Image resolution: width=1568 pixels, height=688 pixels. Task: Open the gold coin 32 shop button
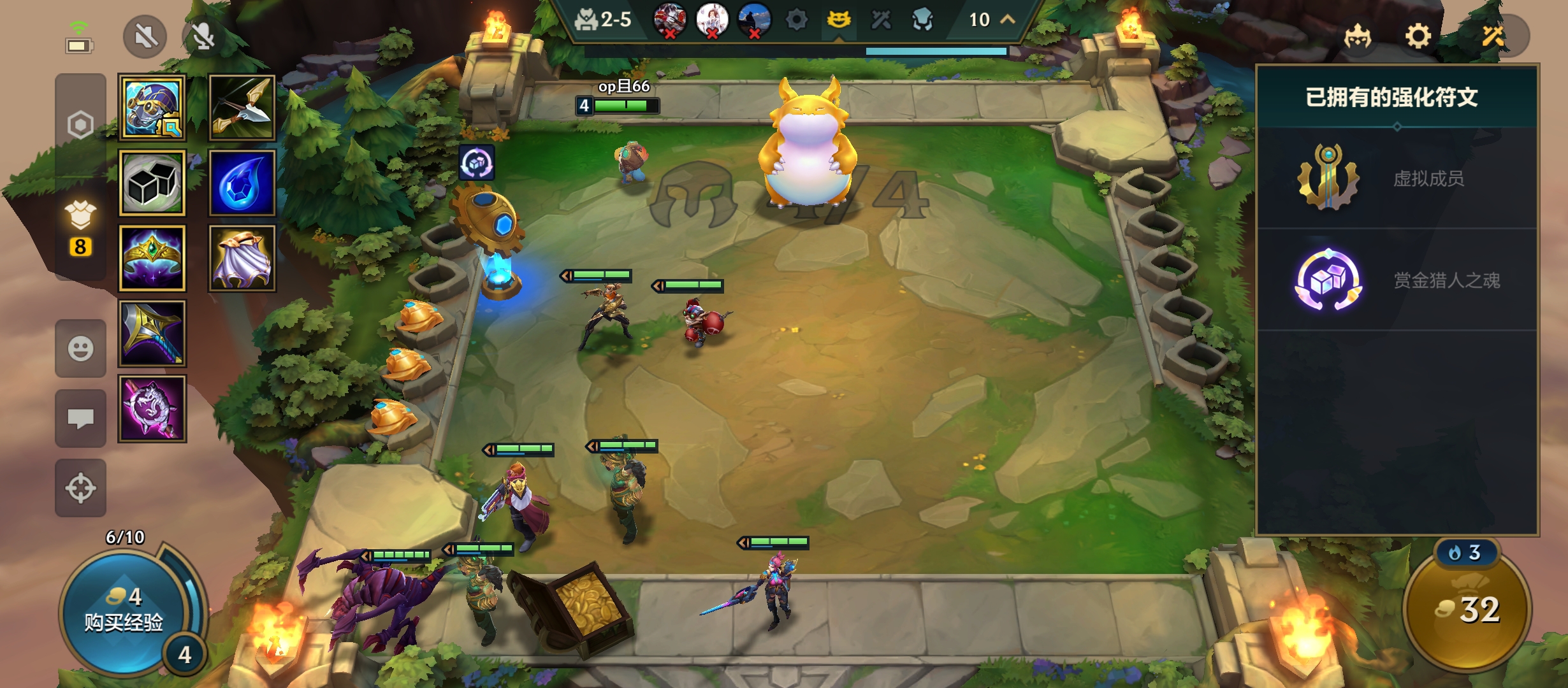(x=1467, y=610)
